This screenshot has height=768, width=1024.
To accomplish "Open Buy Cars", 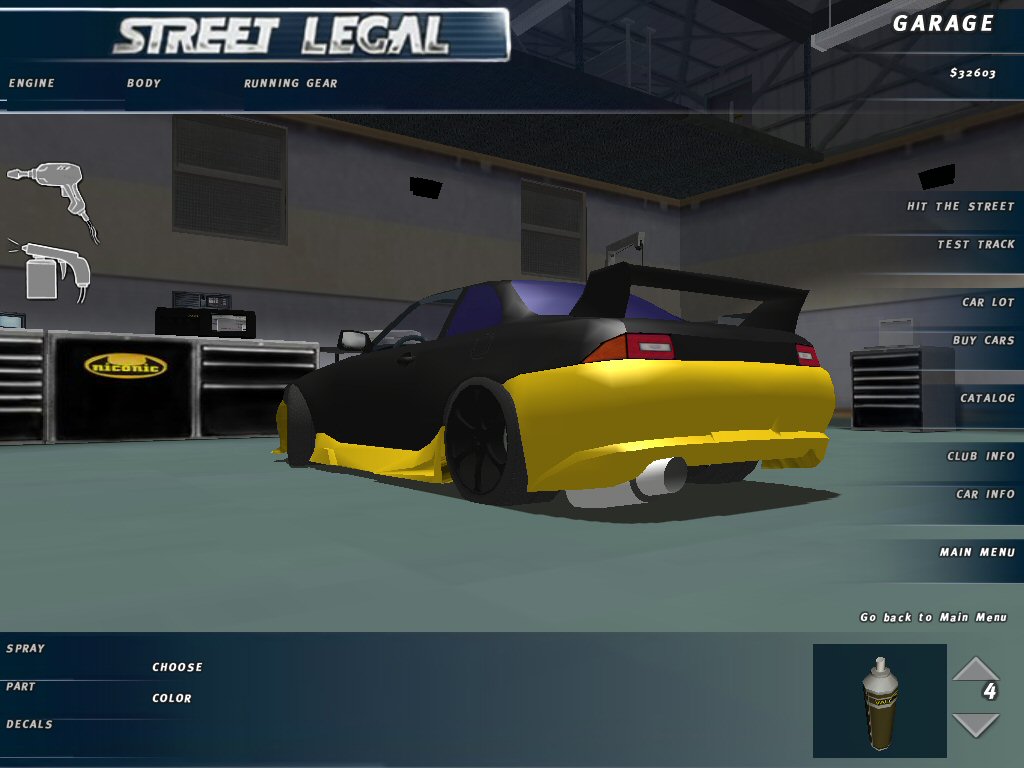I will coord(983,340).
